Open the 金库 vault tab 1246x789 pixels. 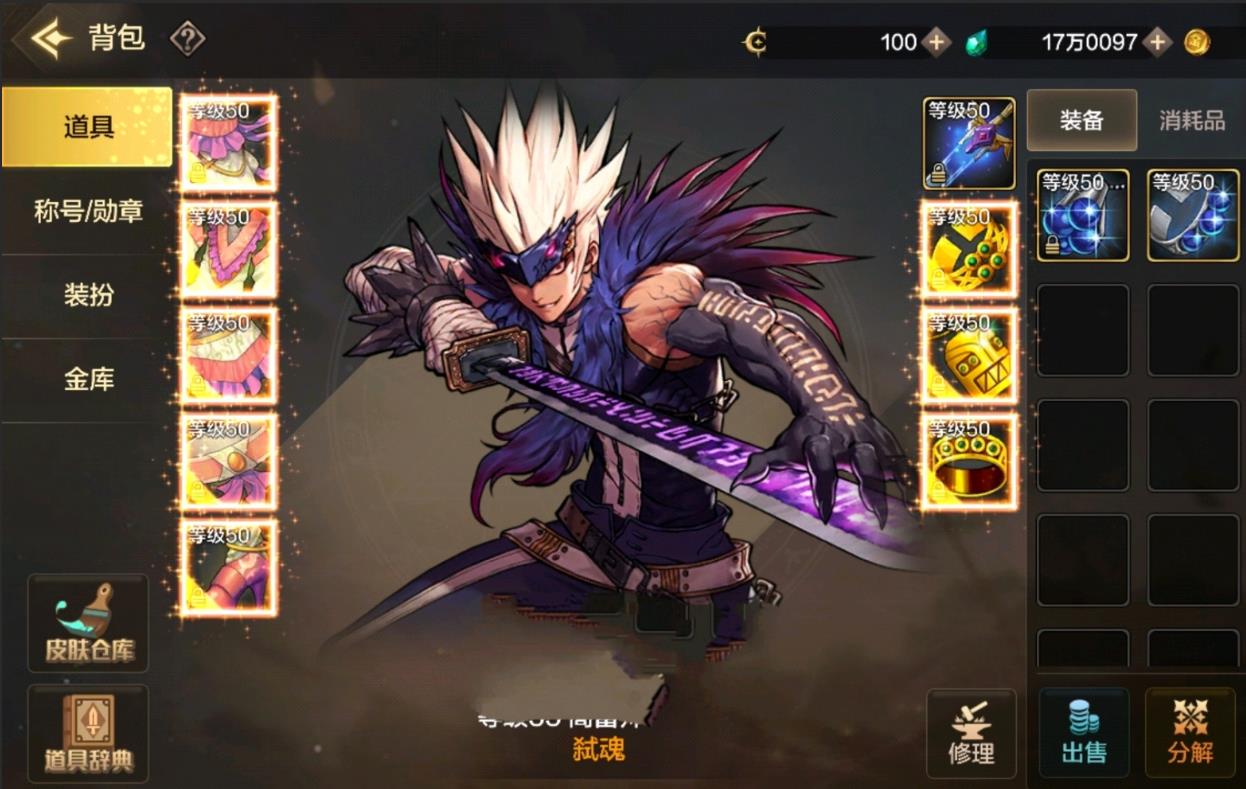87,379
